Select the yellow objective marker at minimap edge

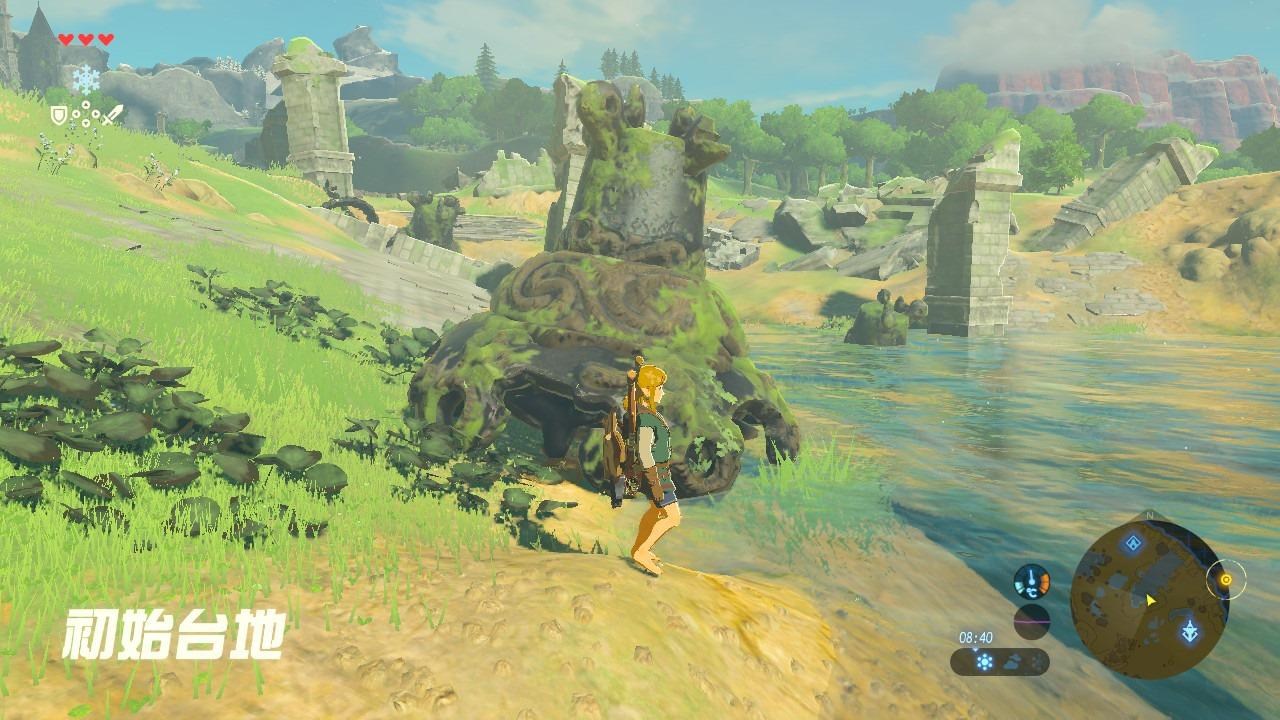(1225, 577)
